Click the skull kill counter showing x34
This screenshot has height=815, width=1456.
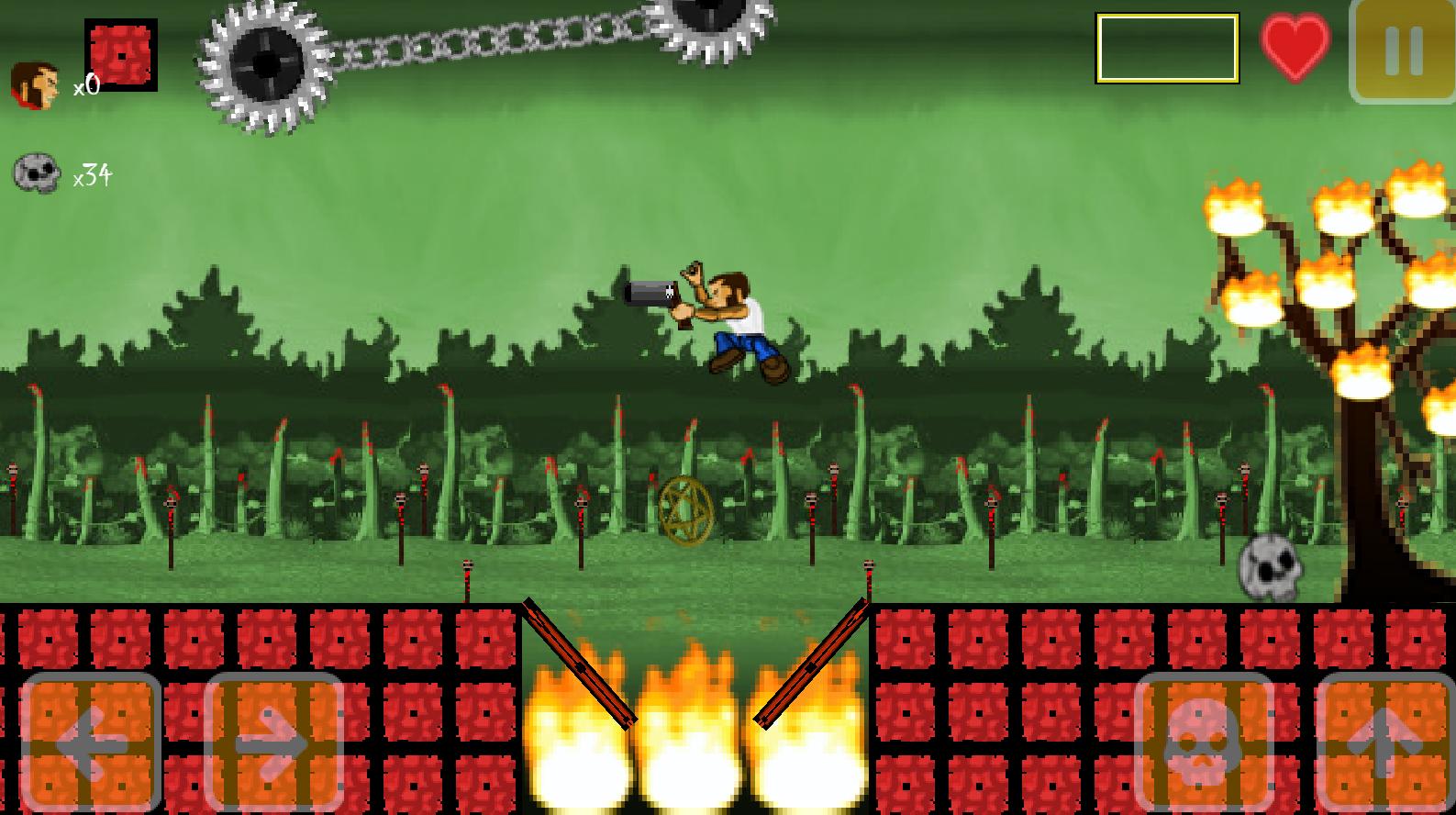click(39, 173)
